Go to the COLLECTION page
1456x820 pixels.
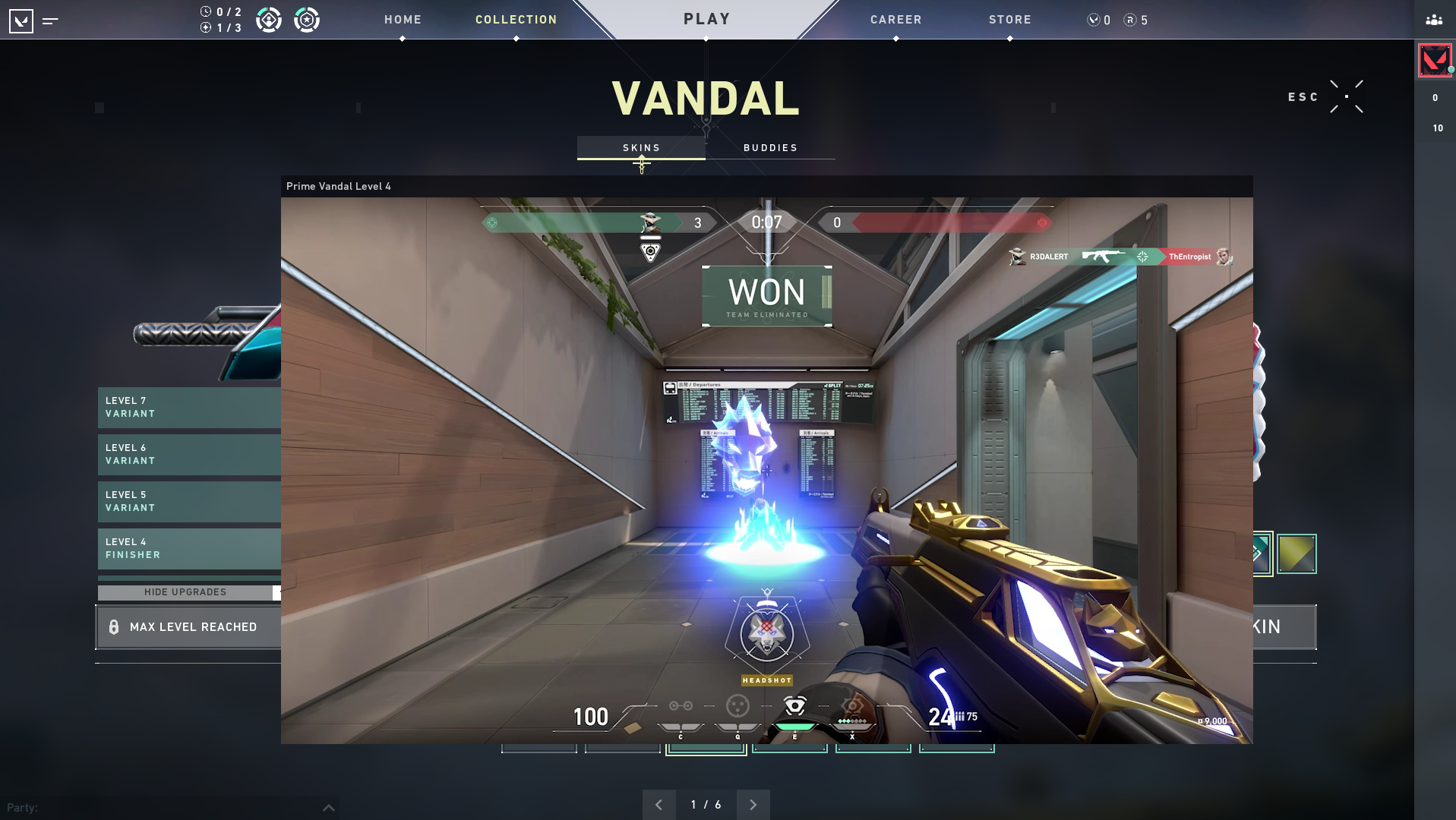(x=516, y=20)
